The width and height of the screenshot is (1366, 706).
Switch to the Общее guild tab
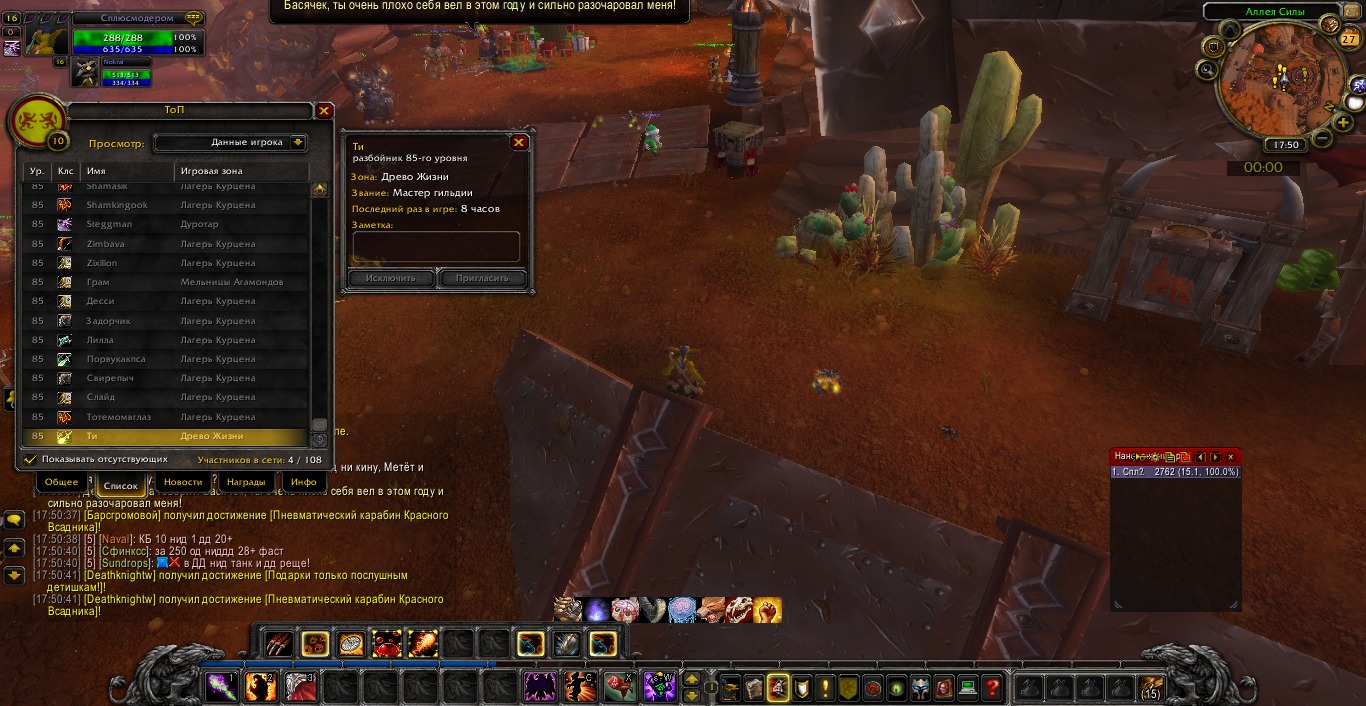coord(62,482)
